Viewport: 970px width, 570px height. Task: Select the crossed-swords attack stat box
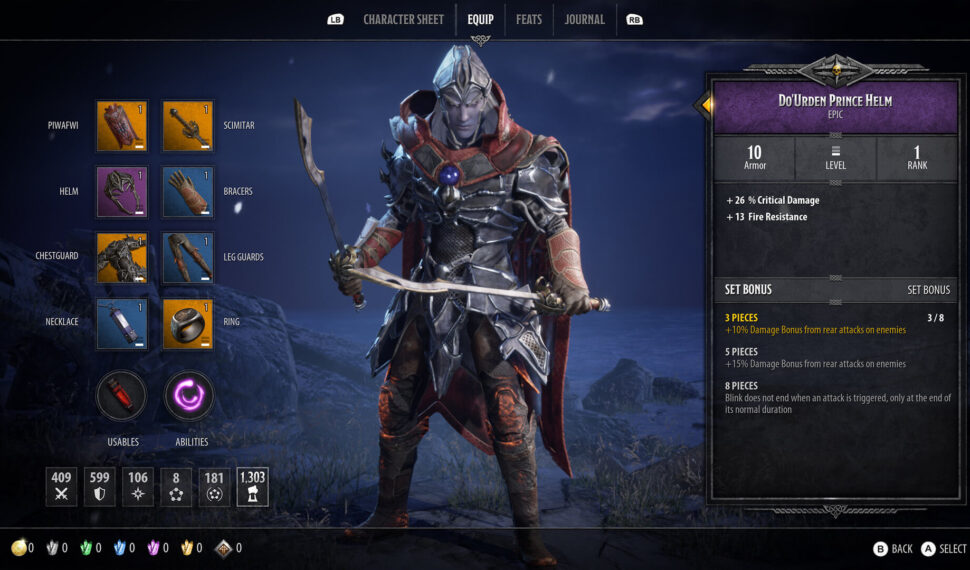(61, 486)
